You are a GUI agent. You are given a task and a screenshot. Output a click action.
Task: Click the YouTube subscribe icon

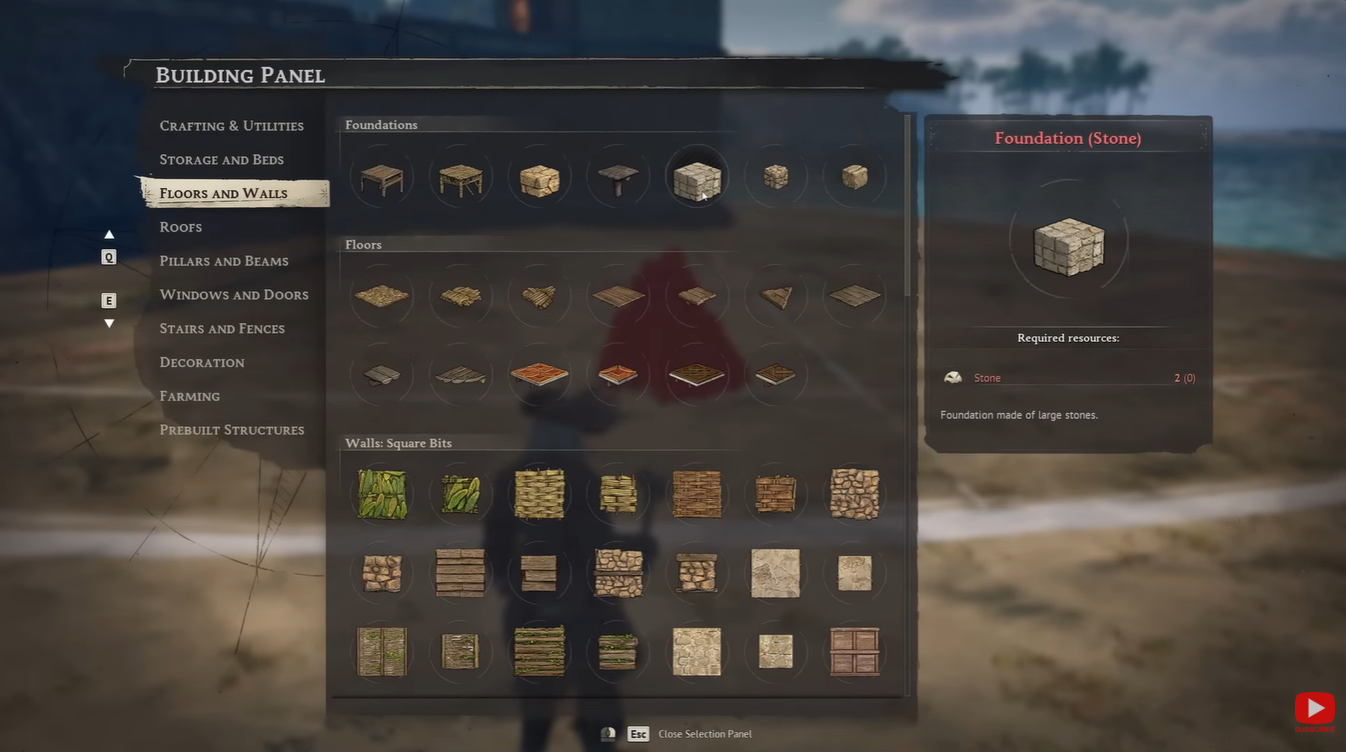tap(1315, 709)
